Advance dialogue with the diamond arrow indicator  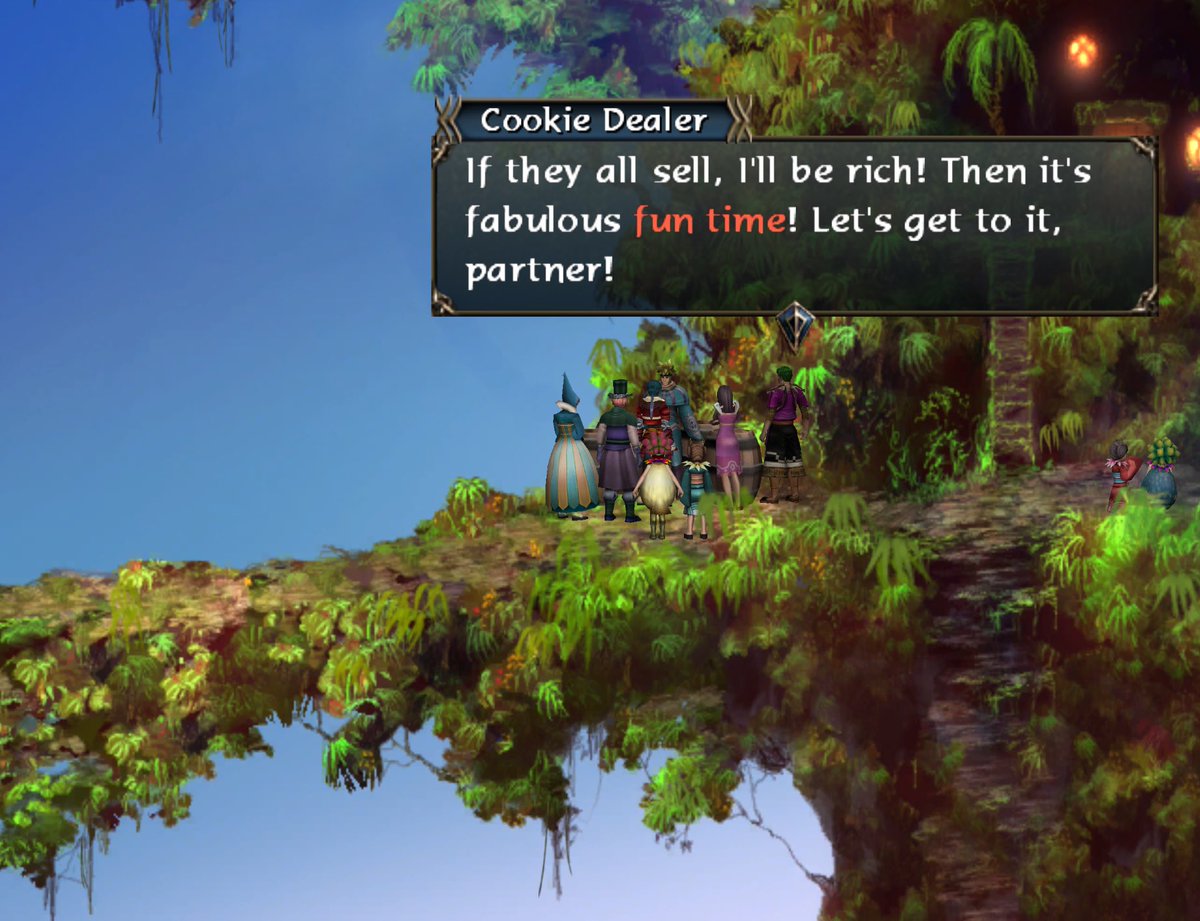tap(795, 325)
